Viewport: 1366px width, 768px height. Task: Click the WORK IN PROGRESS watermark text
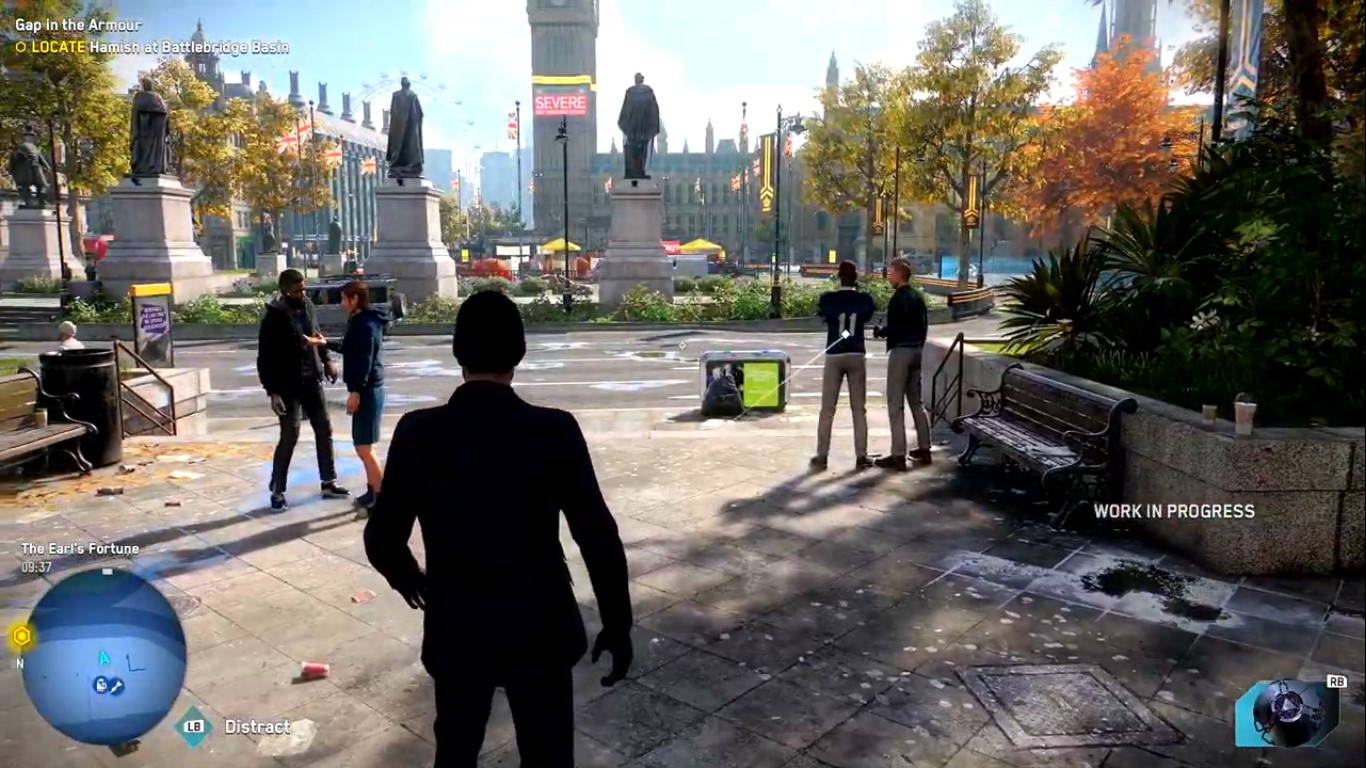1175,509
